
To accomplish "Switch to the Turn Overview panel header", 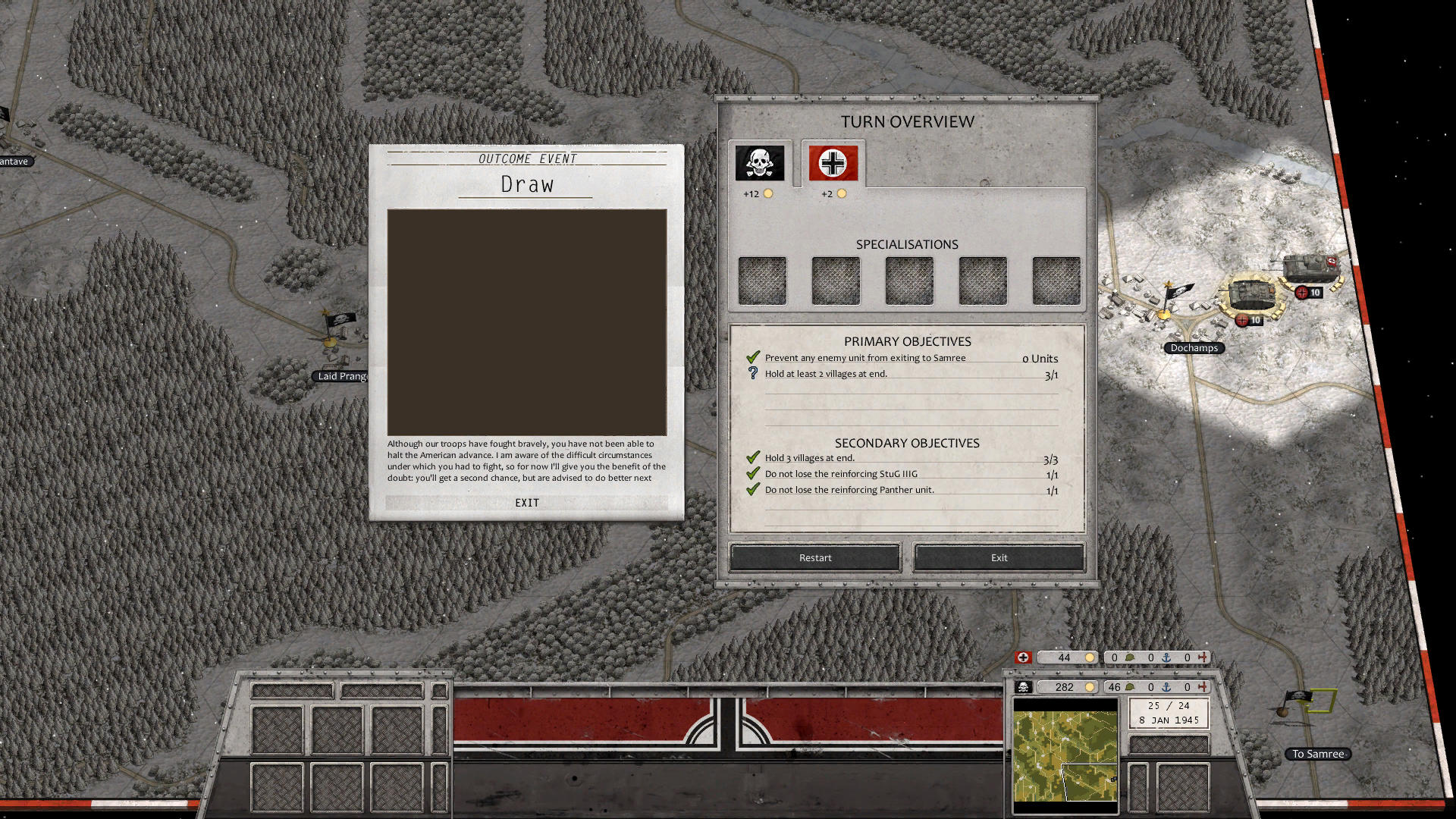I will [907, 121].
